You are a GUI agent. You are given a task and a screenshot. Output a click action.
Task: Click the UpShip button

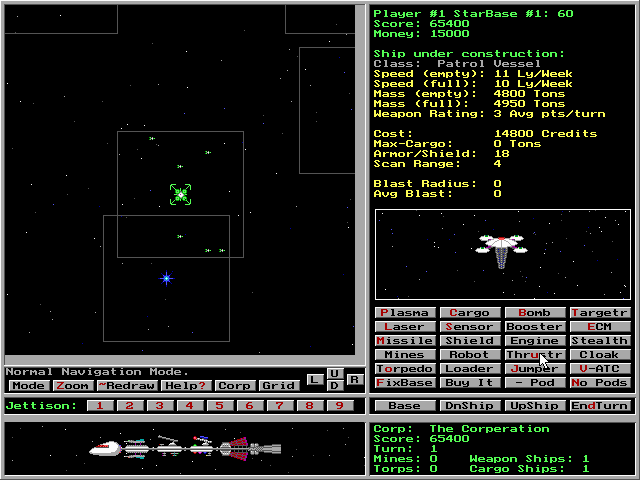[534, 406]
